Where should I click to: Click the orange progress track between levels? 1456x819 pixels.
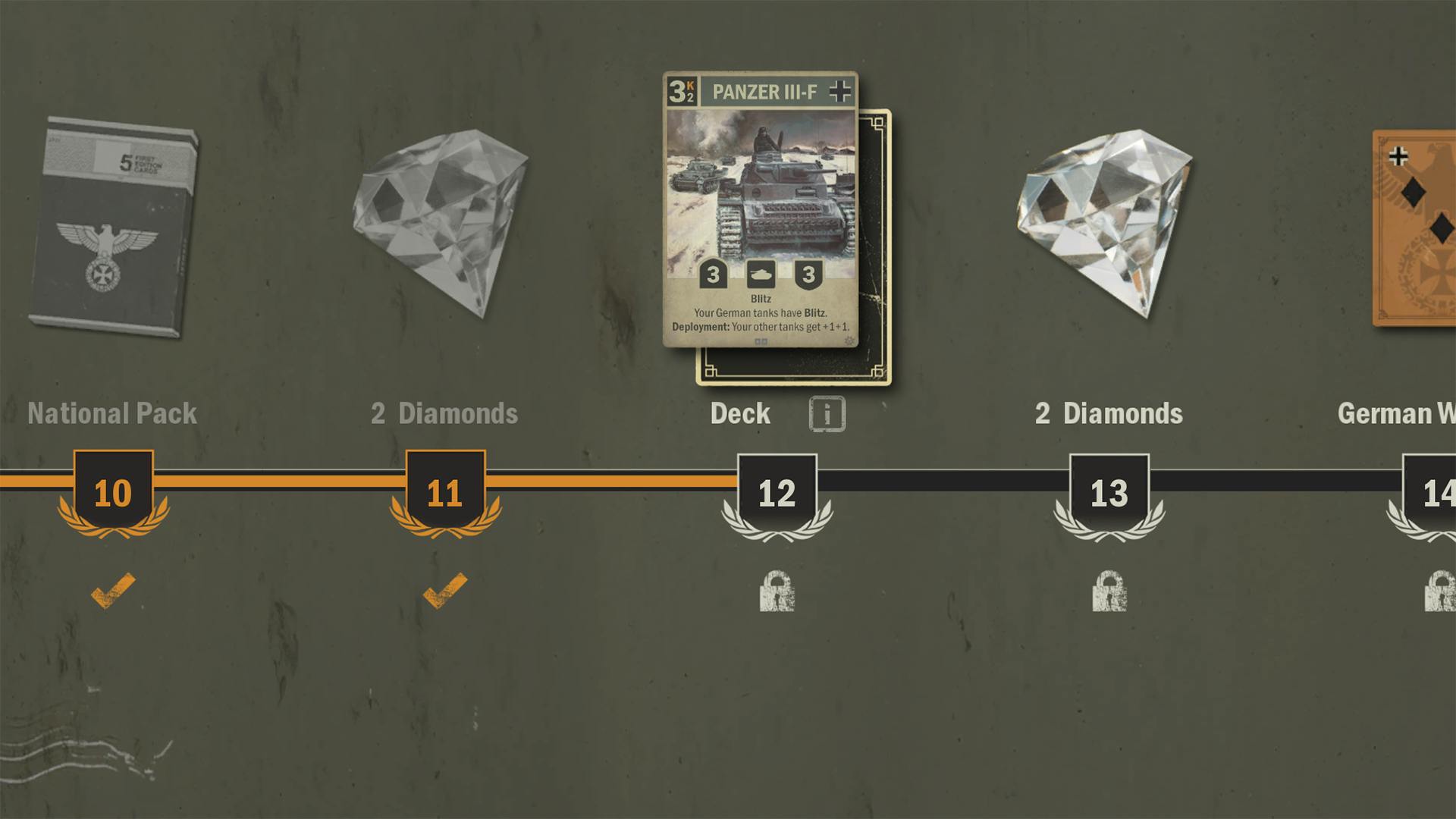tap(281, 480)
